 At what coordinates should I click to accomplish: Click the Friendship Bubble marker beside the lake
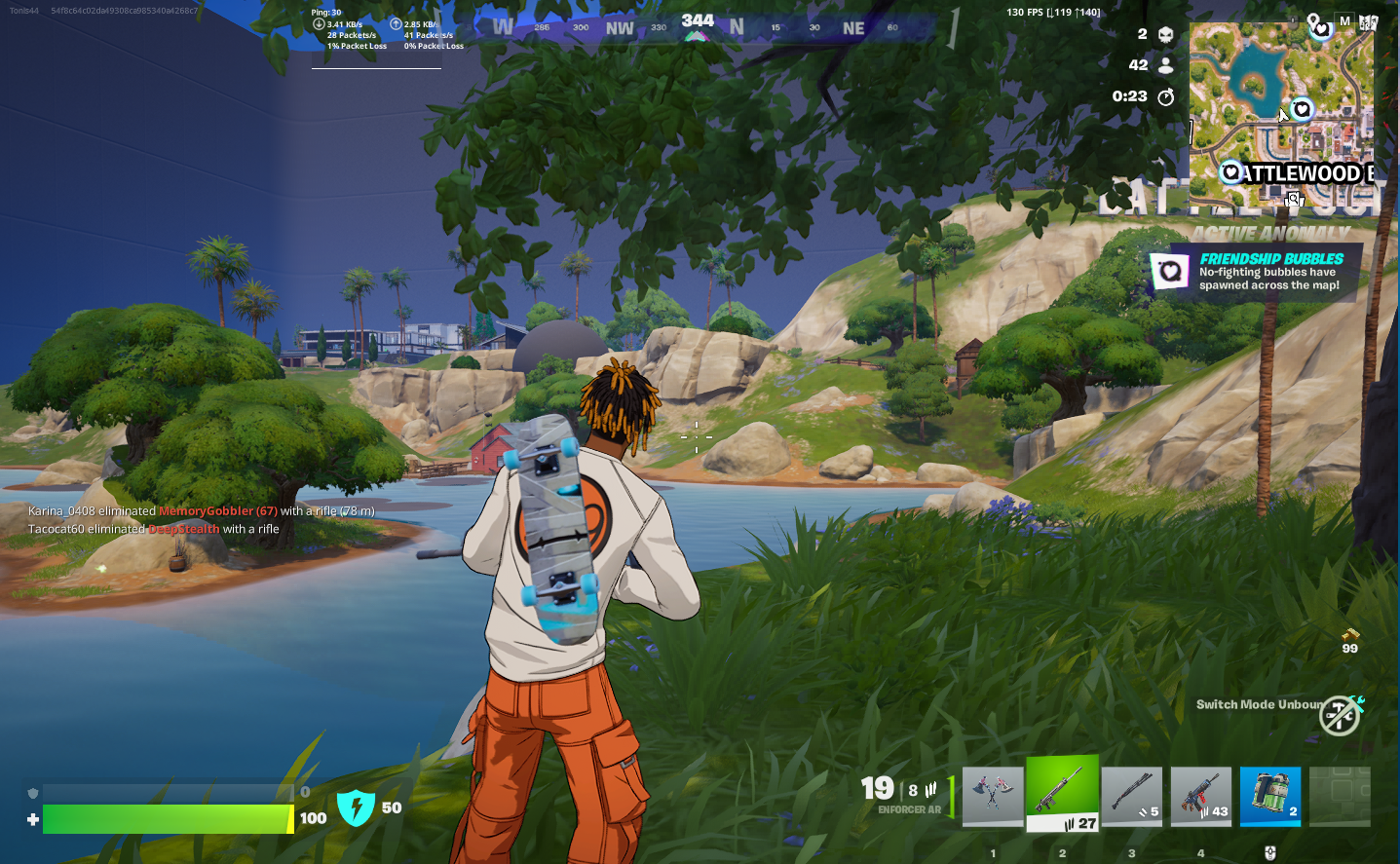click(x=1302, y=109)
